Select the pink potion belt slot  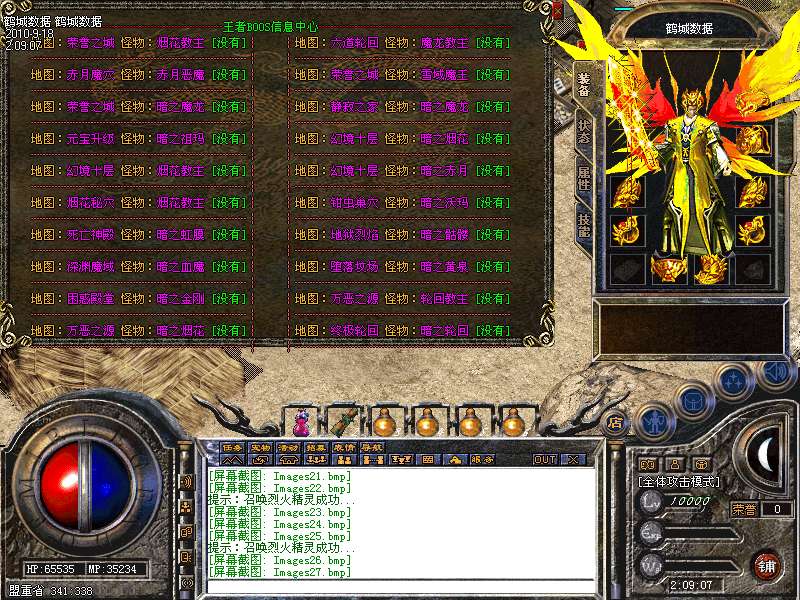point(304,416)
